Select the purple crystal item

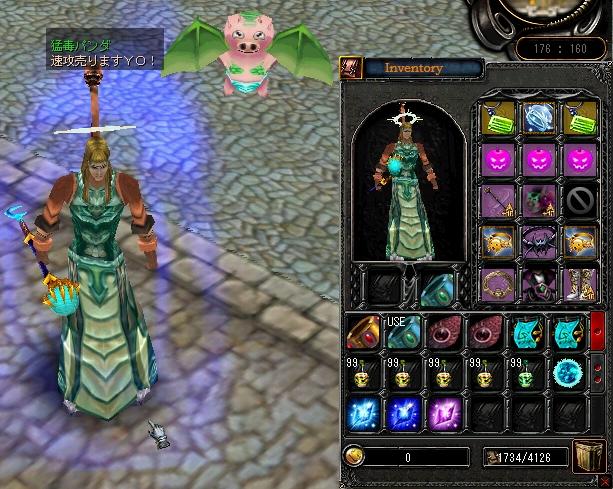[444, 413]
